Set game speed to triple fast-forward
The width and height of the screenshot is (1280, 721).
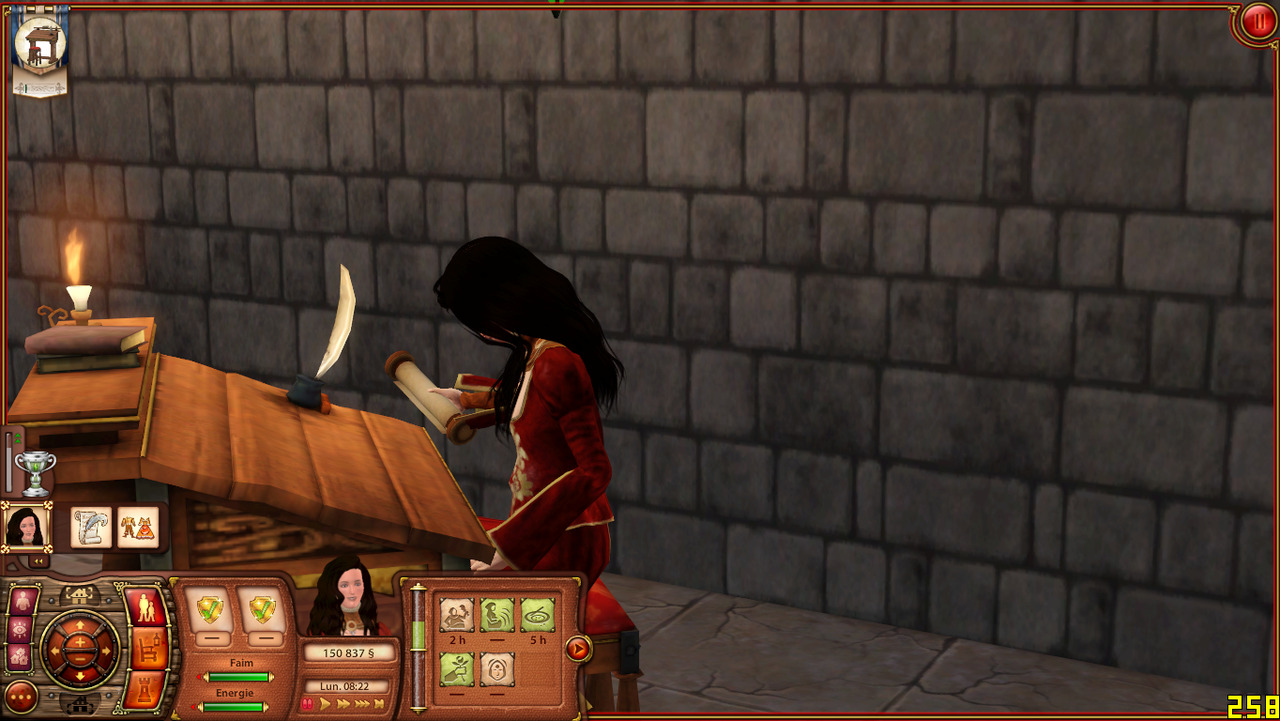361,704
